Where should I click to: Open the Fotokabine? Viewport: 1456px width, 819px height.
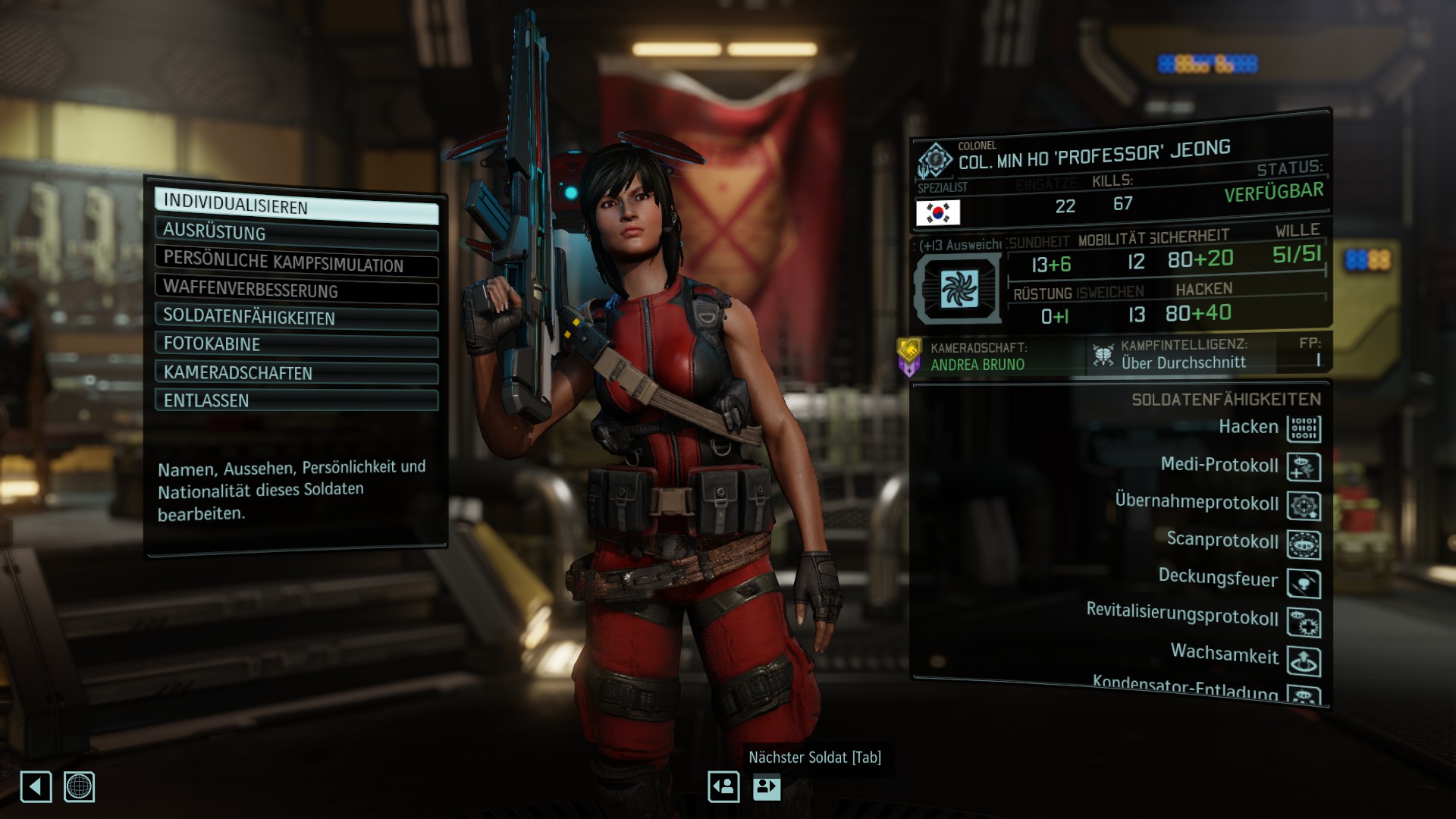[296, 345]
